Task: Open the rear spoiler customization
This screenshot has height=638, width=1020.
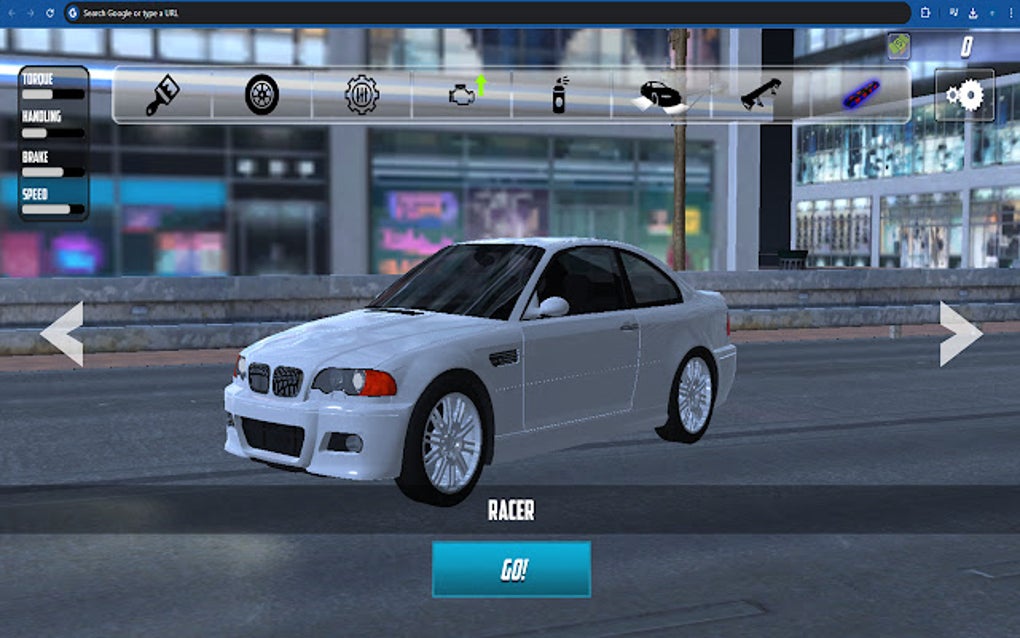Action: pyautogui.click(x=761, y=95)
